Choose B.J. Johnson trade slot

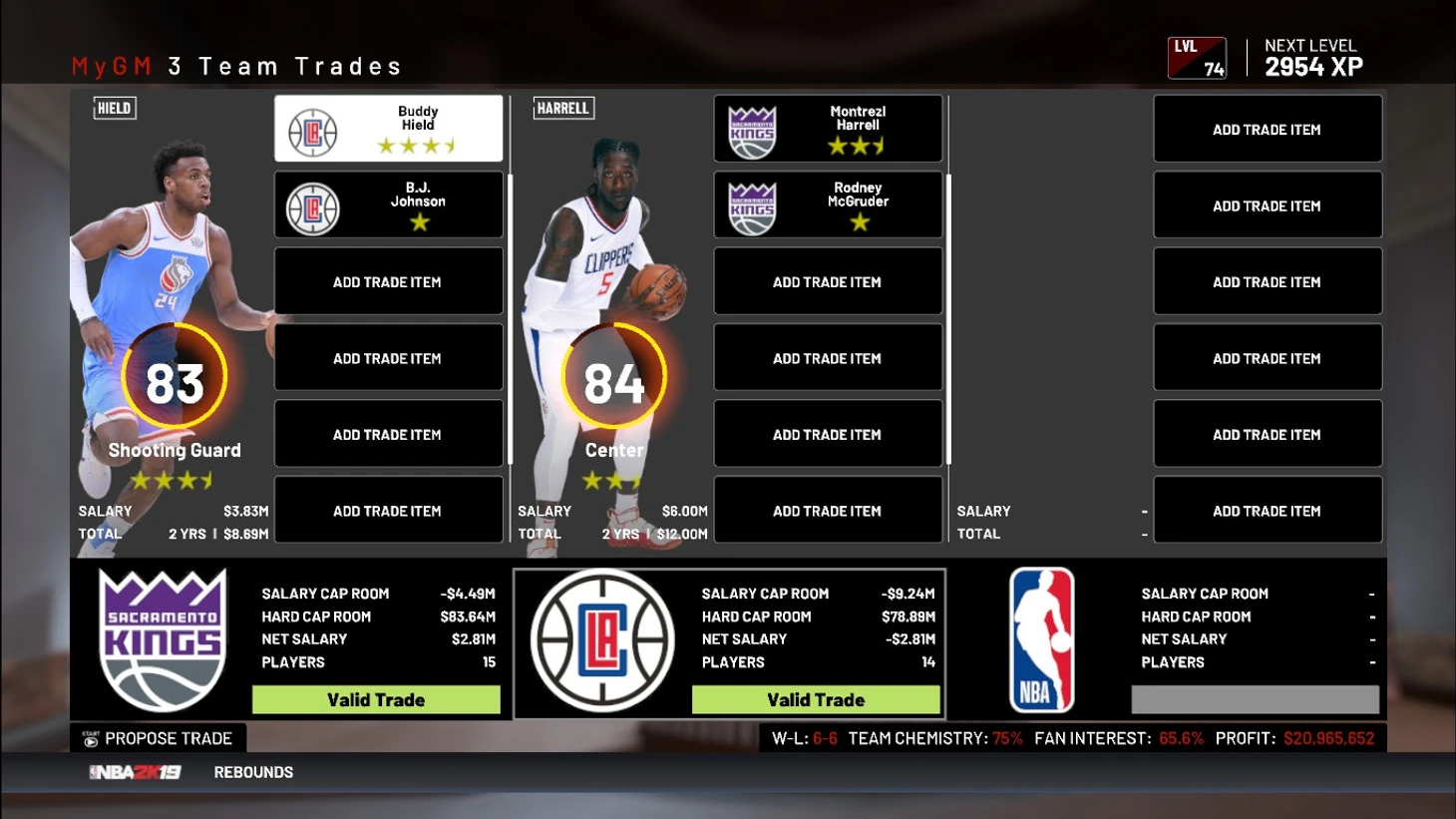[x=388, y=205]
